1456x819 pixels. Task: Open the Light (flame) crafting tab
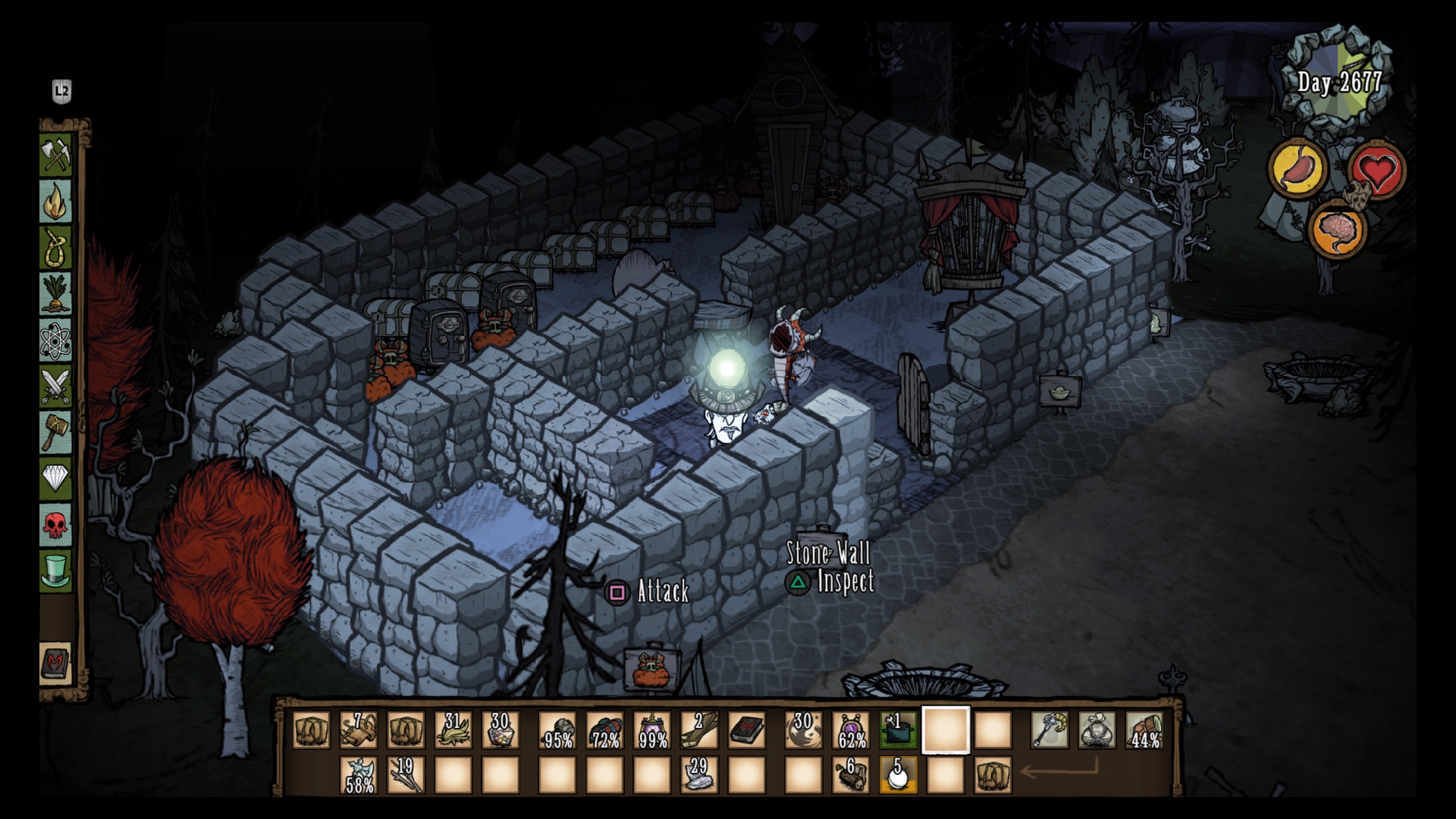[x=56, y=201]
